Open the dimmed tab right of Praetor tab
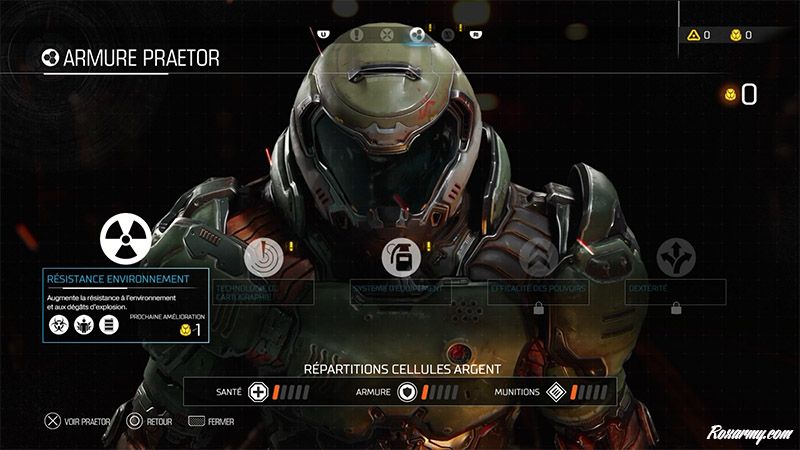800x450 pixels. click(447, 33)
